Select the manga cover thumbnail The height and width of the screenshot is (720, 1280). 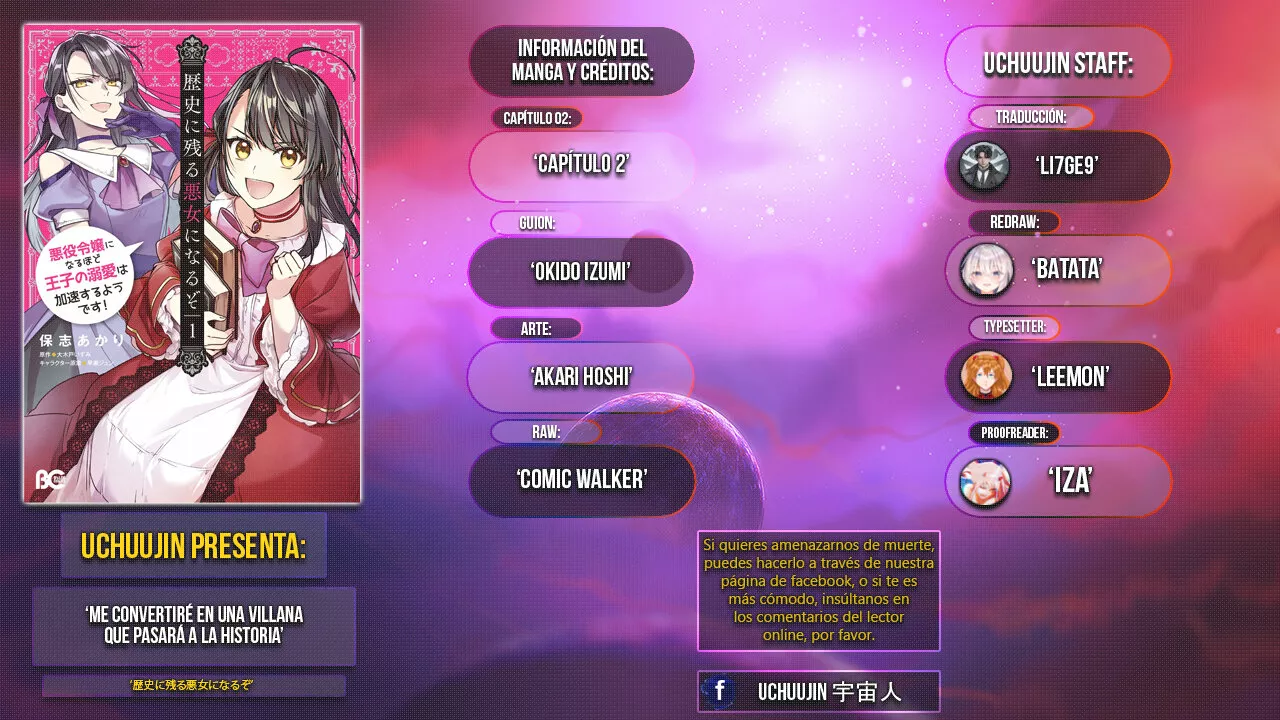(x=192, y=264)
